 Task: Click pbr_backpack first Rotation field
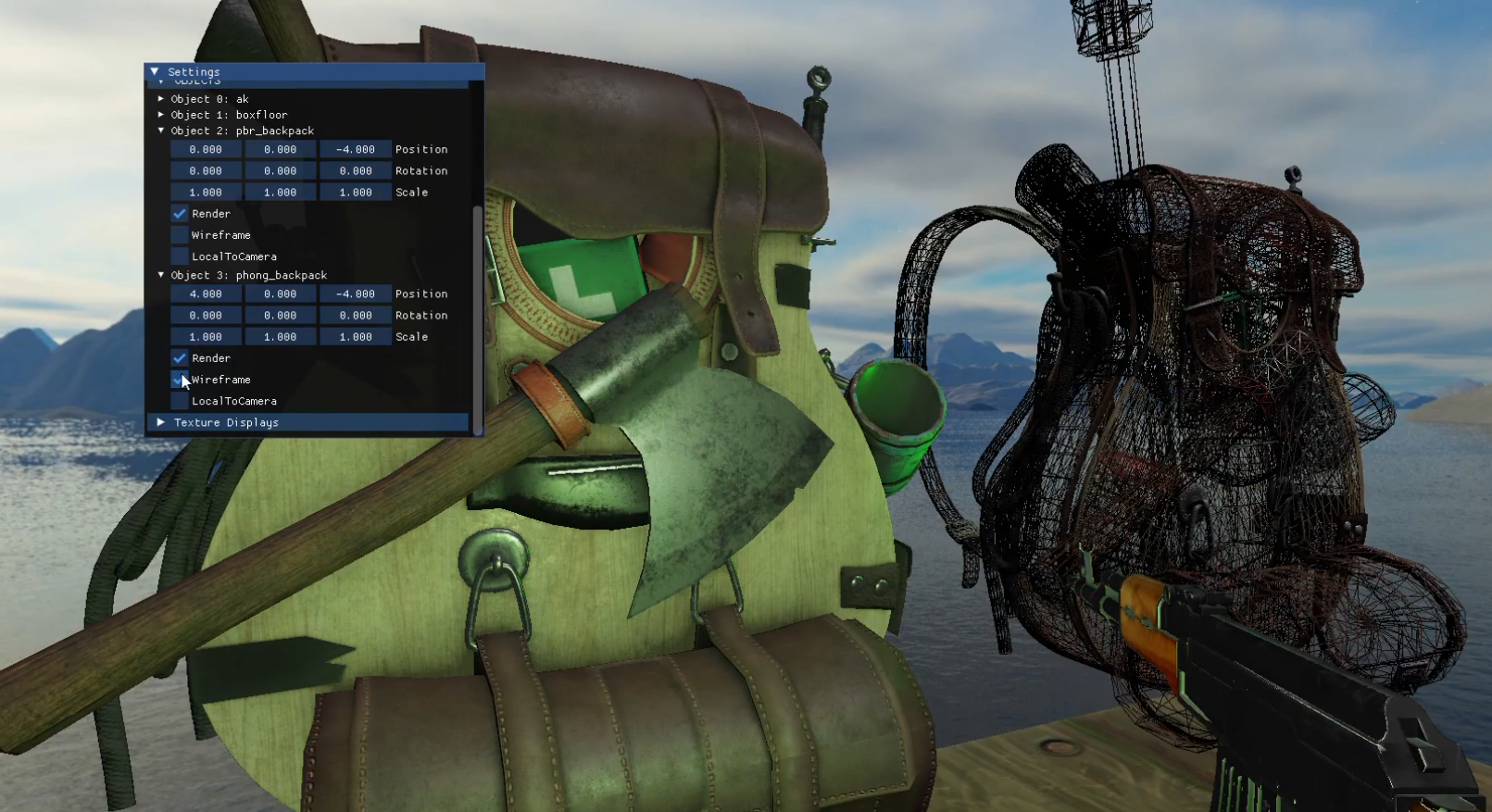tap(206, 170)
